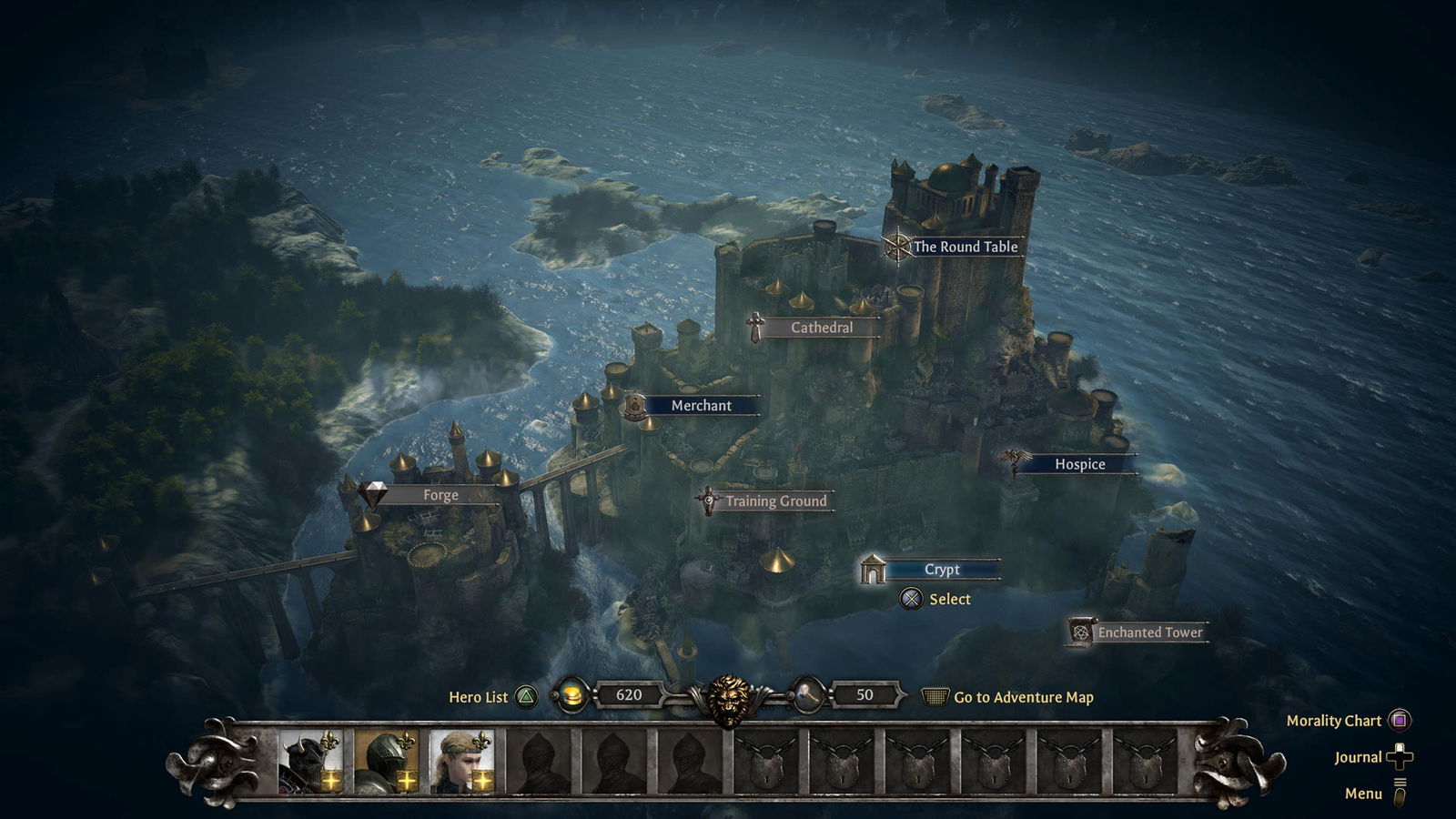Viewport: 1456px width, 819px height.
Task: Visit the Merchant
Action: point(701,406)
